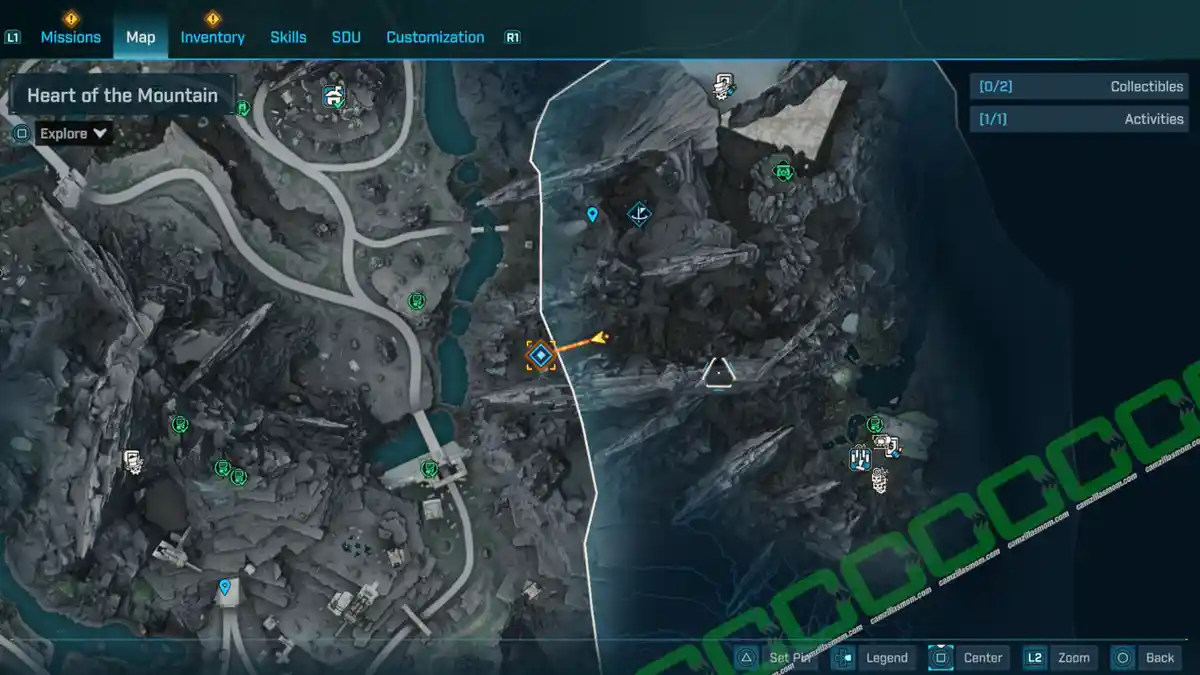The width and height of the screenshot is (1200, 675).
Task: Select the Map tab
Action: click(140, 37)
